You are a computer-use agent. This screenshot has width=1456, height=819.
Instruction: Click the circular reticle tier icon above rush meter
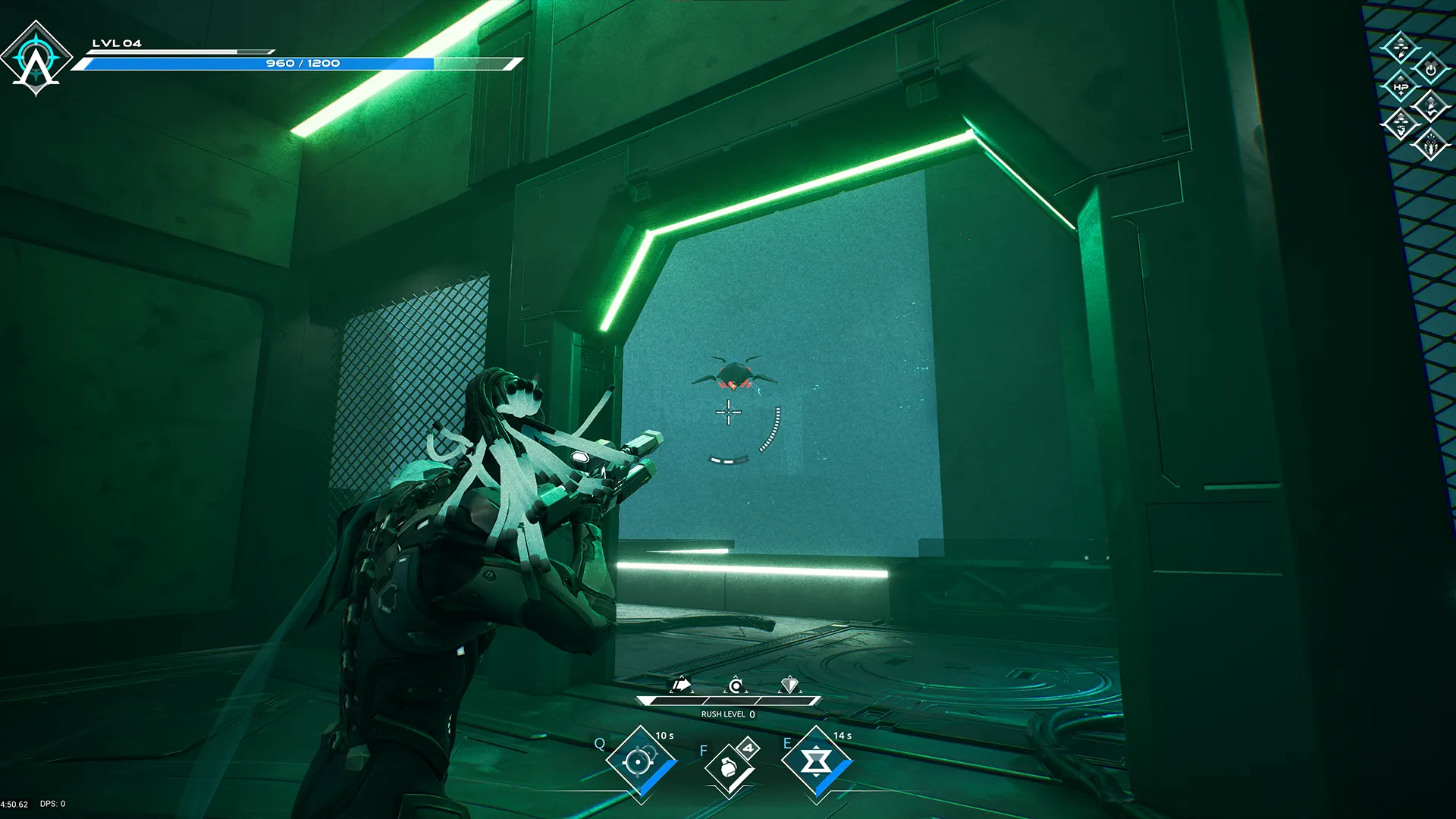tap(736, 685)
